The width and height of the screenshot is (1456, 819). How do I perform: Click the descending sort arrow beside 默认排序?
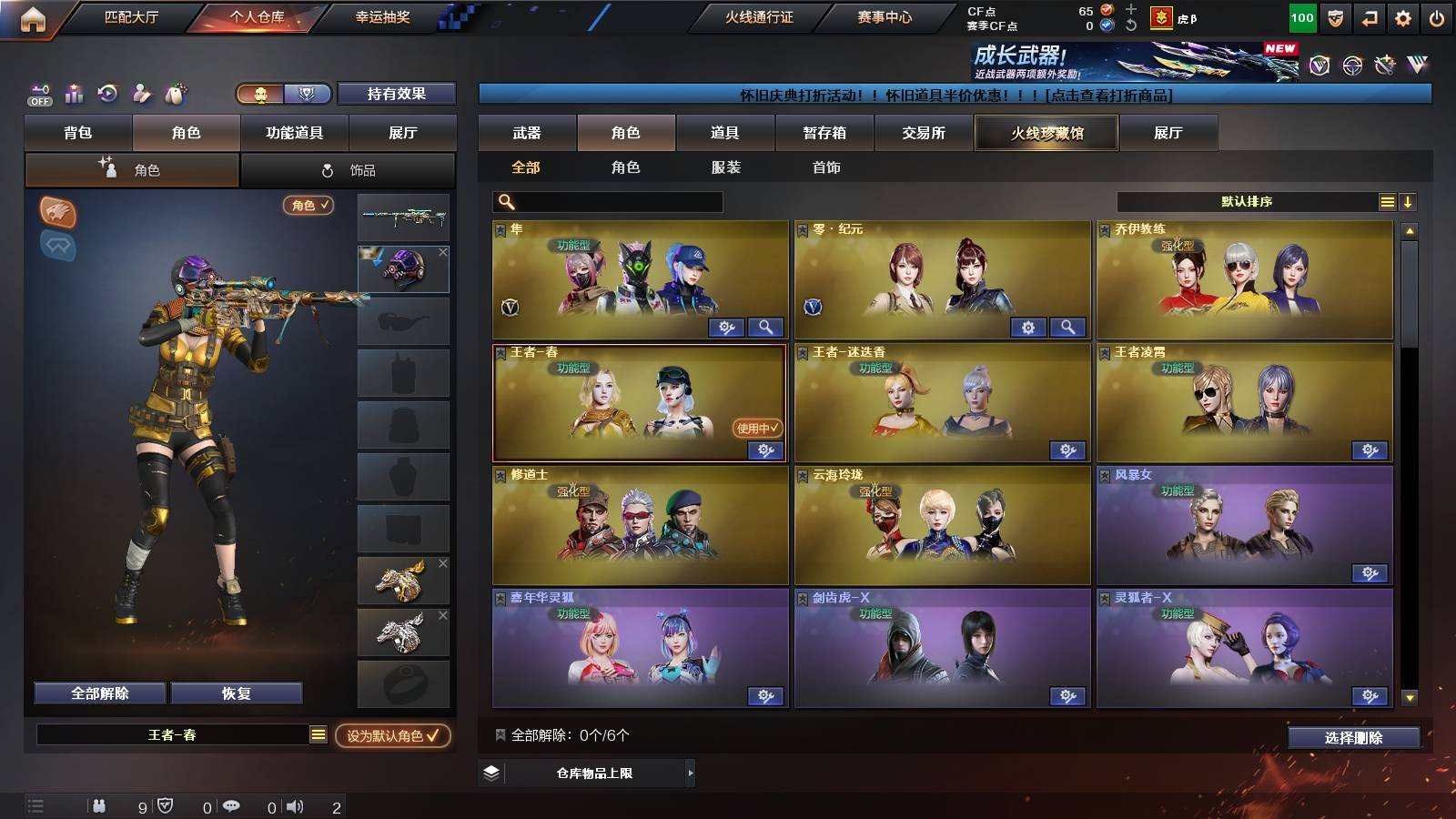click(1409, 201)
